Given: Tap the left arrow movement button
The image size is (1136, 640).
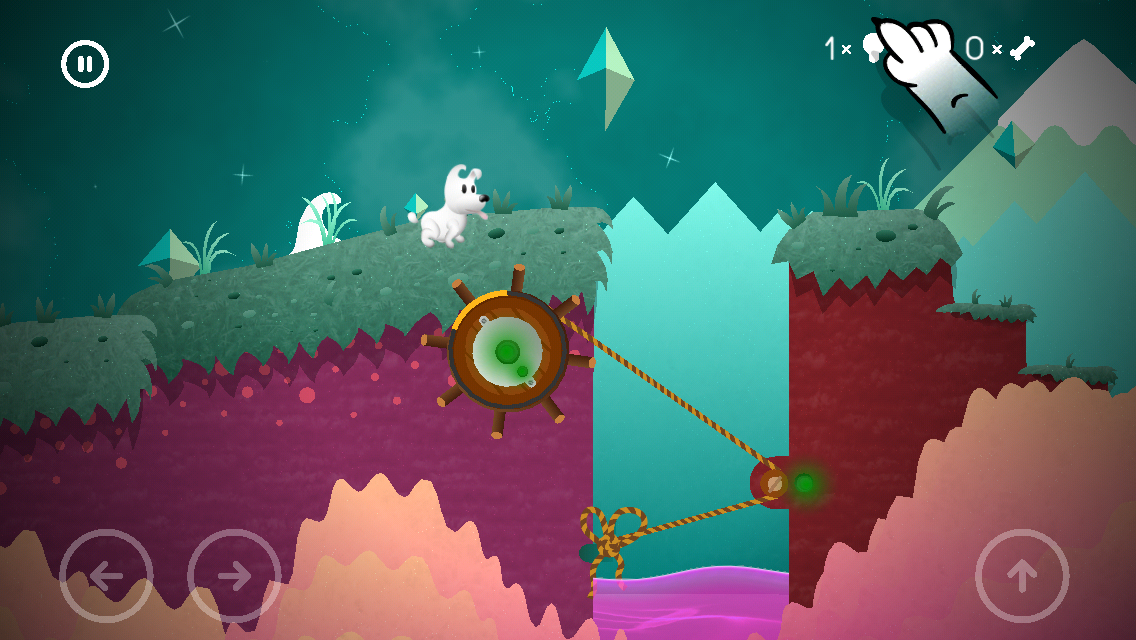Looking at the screenshot, I should tap(106, 576).
